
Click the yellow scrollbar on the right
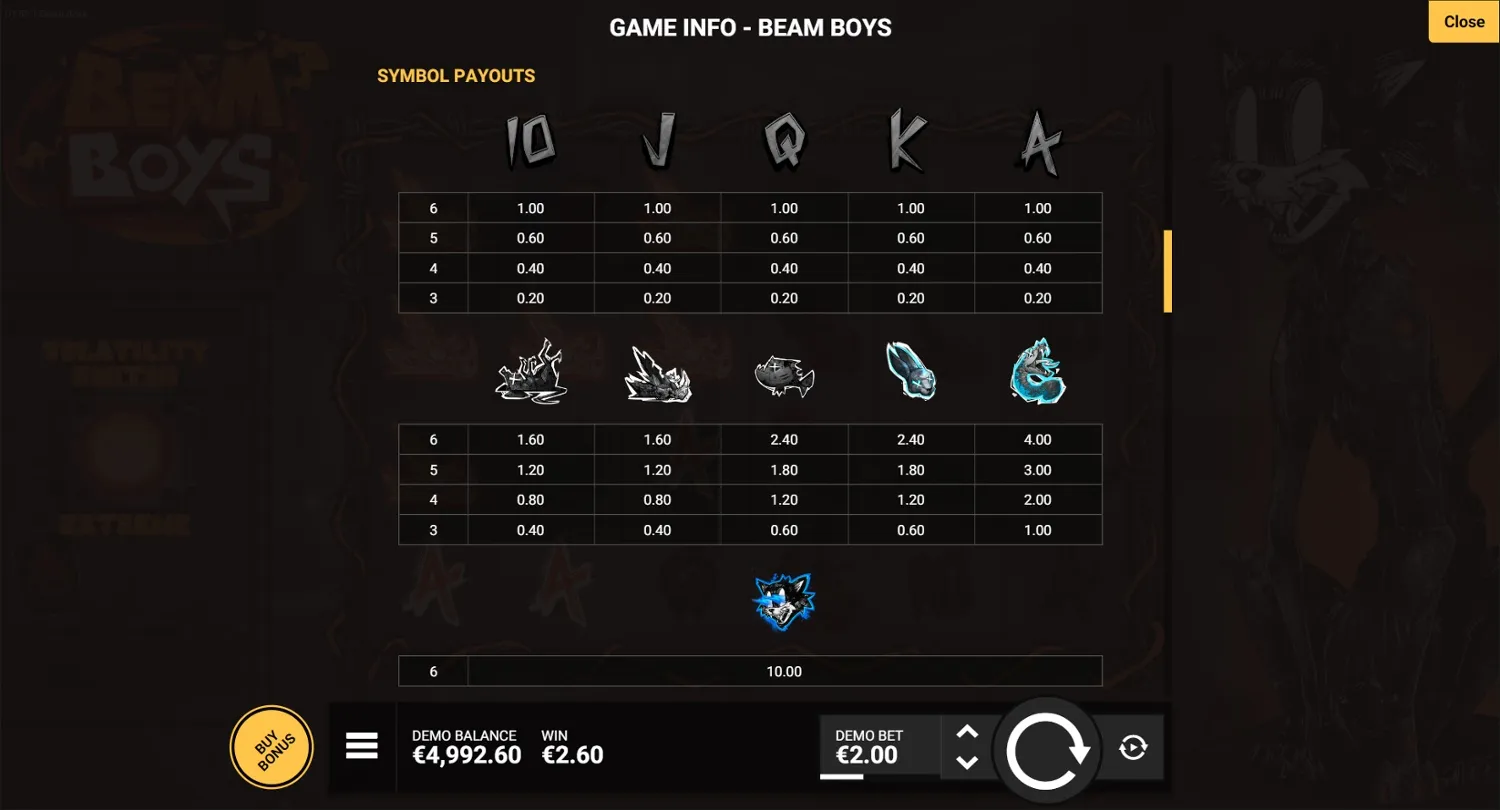pos(1167,270)
